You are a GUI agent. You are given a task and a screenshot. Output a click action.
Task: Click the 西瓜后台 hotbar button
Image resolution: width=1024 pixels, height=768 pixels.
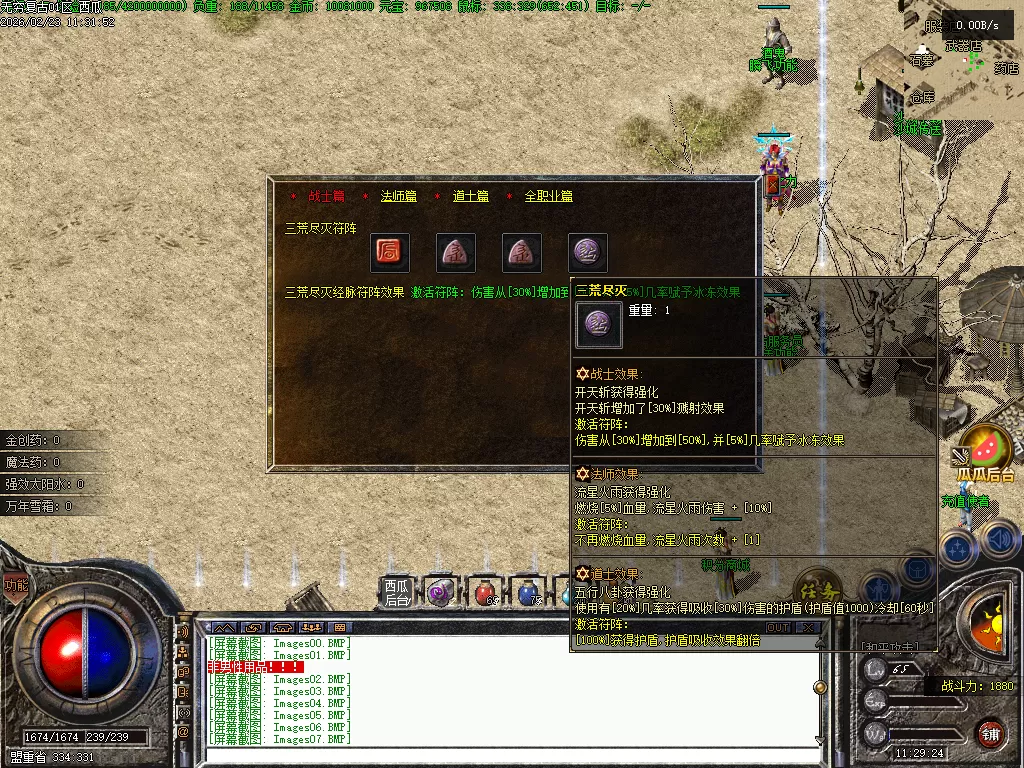click(x=397, y=593)
